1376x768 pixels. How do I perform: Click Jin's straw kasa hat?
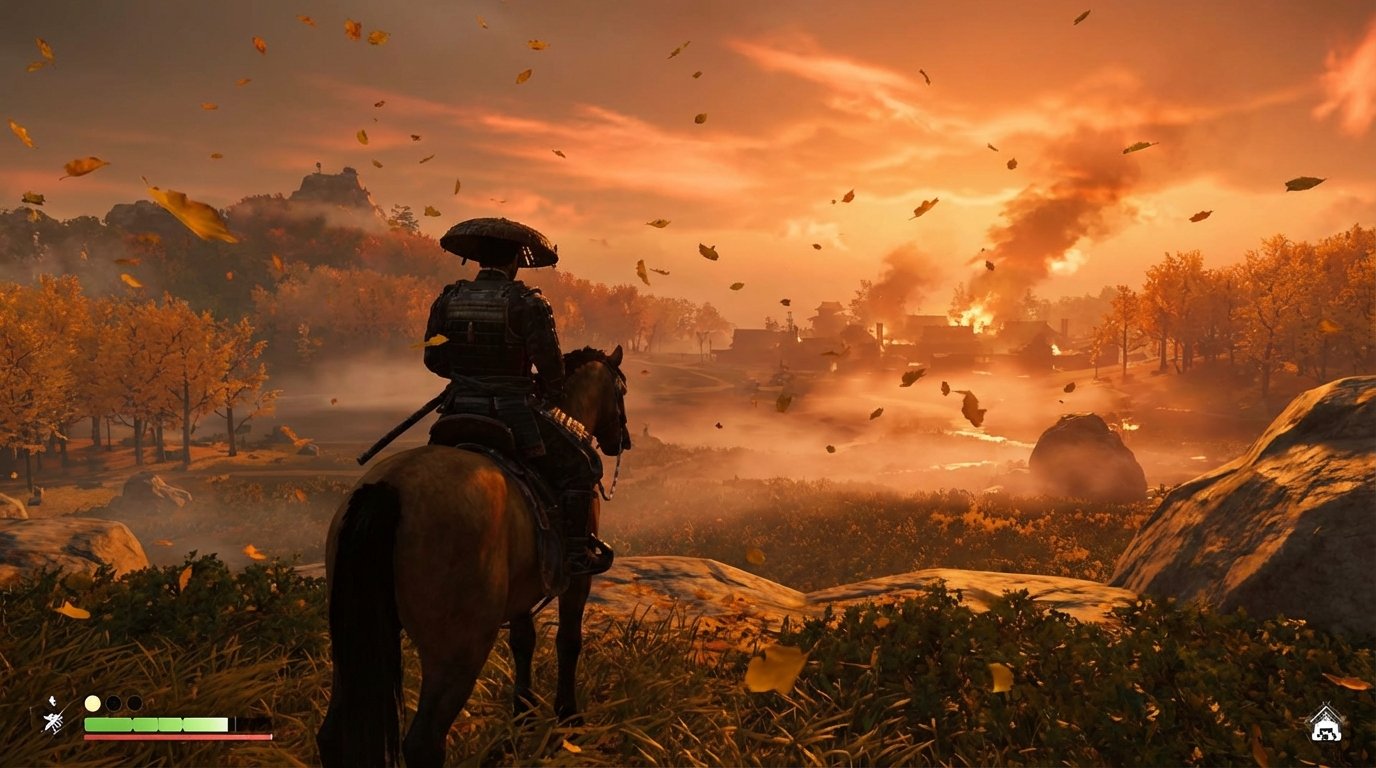point(497,240)
